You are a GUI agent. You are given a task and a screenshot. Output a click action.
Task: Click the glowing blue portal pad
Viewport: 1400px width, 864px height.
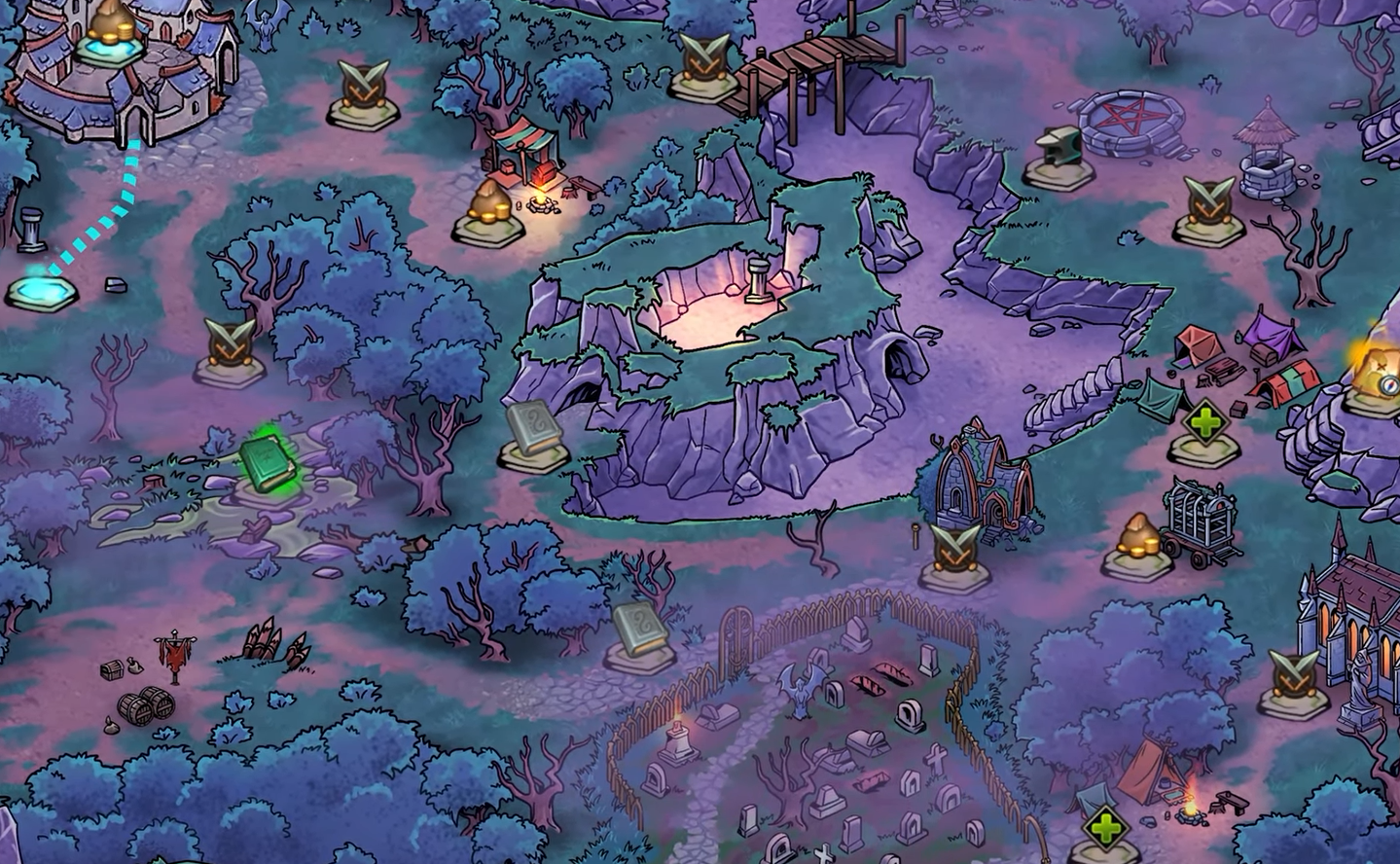tap(41, 289)
